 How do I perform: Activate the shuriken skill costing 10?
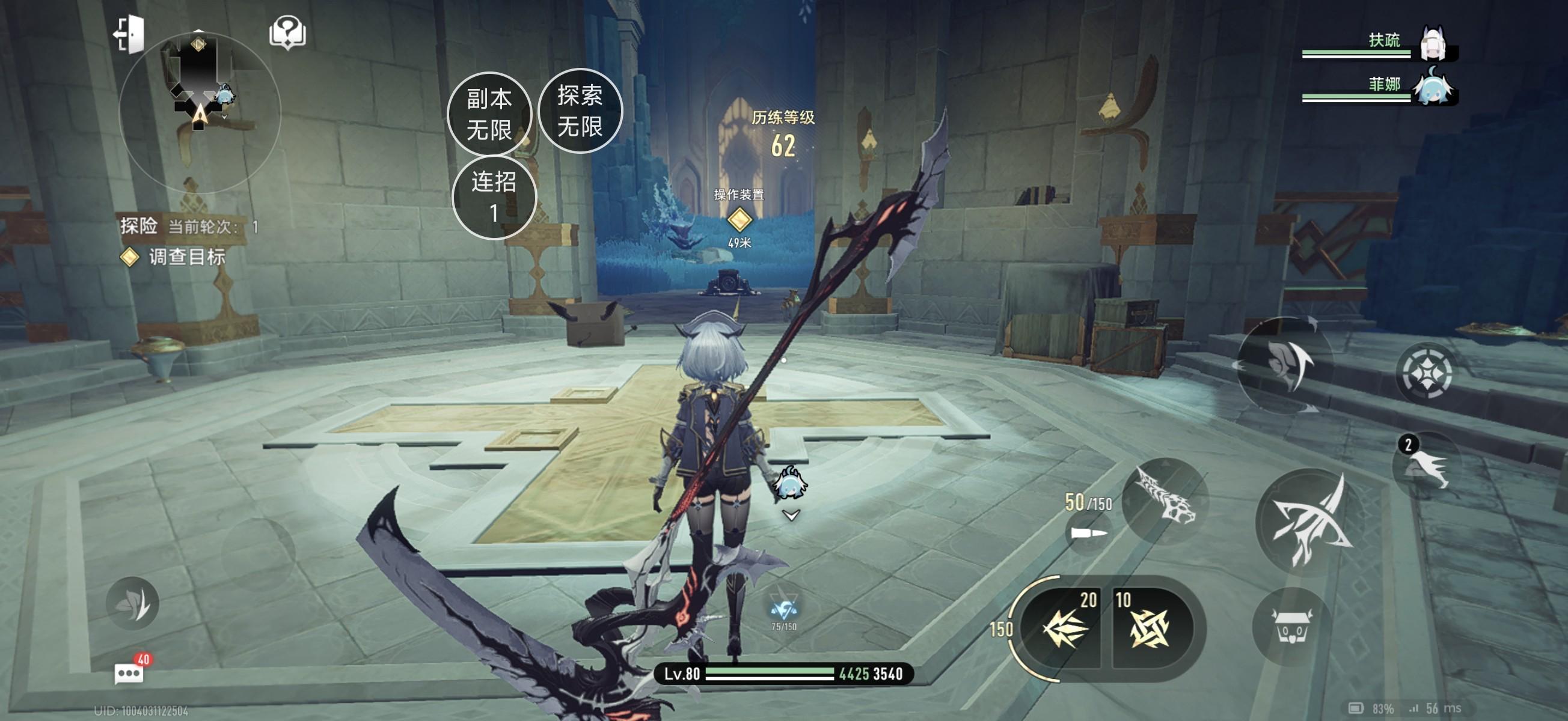tap(1148, 628)
